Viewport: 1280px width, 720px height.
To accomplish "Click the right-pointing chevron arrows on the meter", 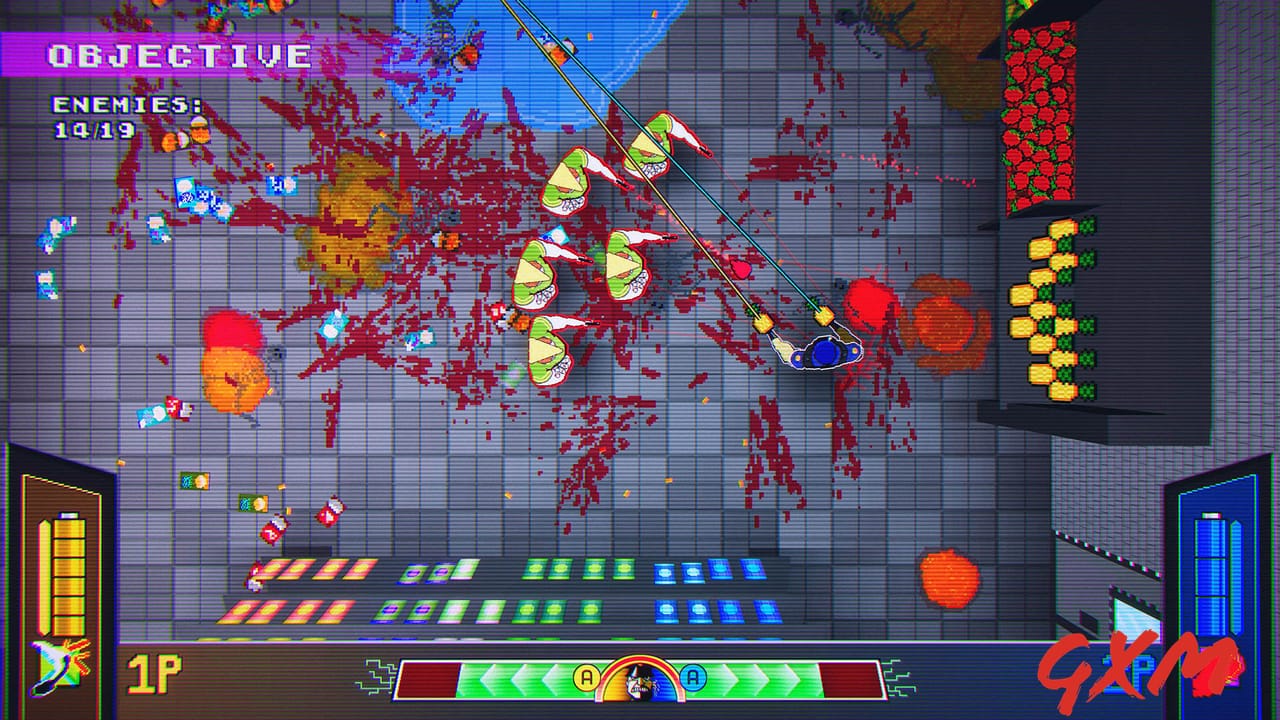I will [x=760, y=677].
